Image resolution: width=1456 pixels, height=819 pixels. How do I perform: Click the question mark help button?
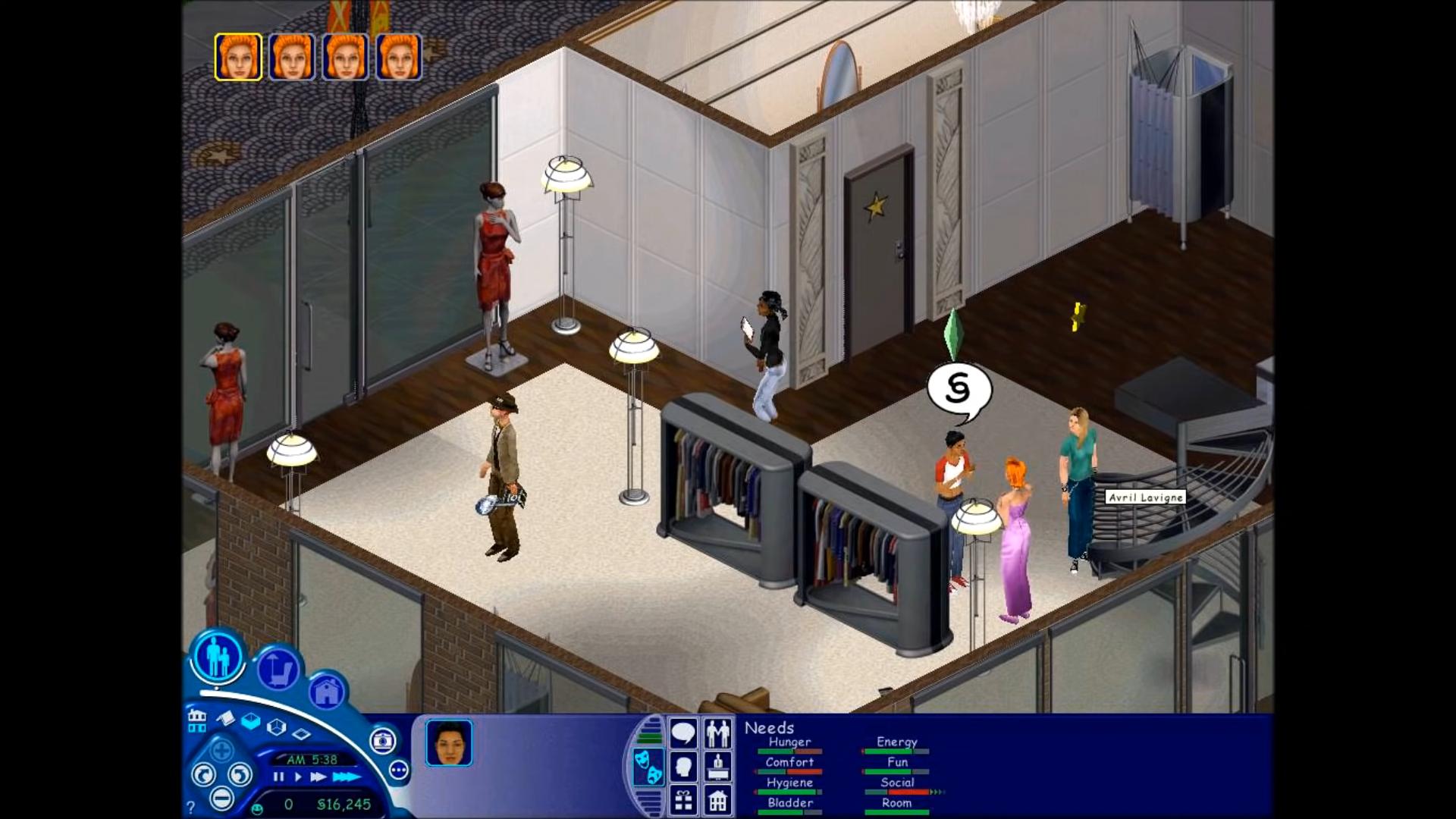190,805
